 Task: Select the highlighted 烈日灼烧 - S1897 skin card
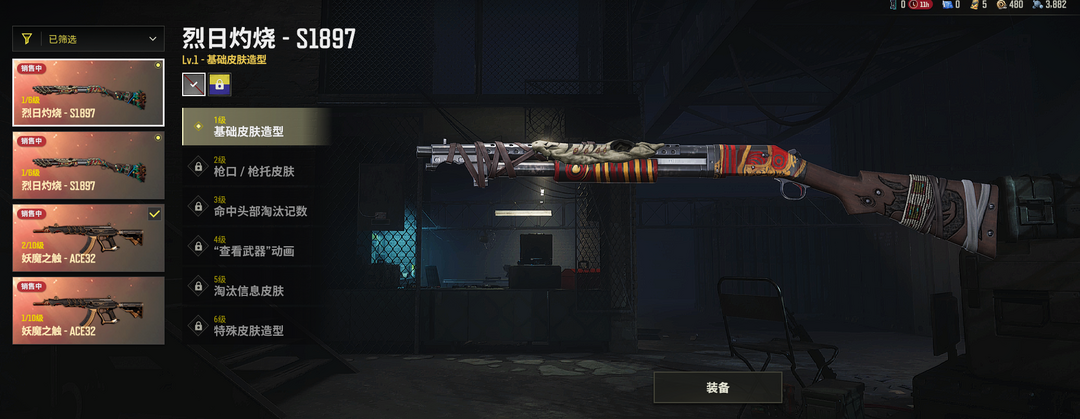tap(88, 92)
